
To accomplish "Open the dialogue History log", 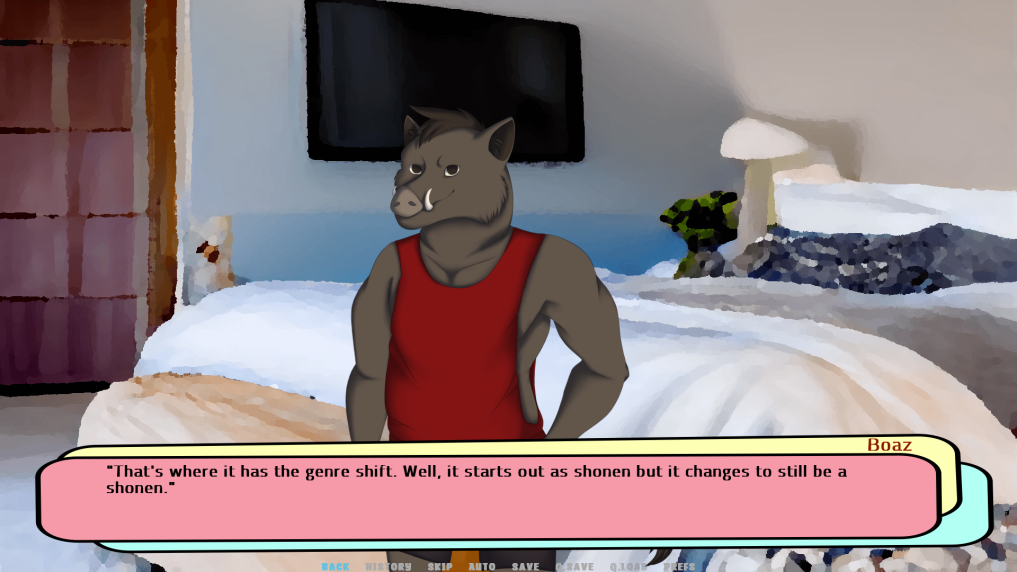I will click(x=388, y=566).
